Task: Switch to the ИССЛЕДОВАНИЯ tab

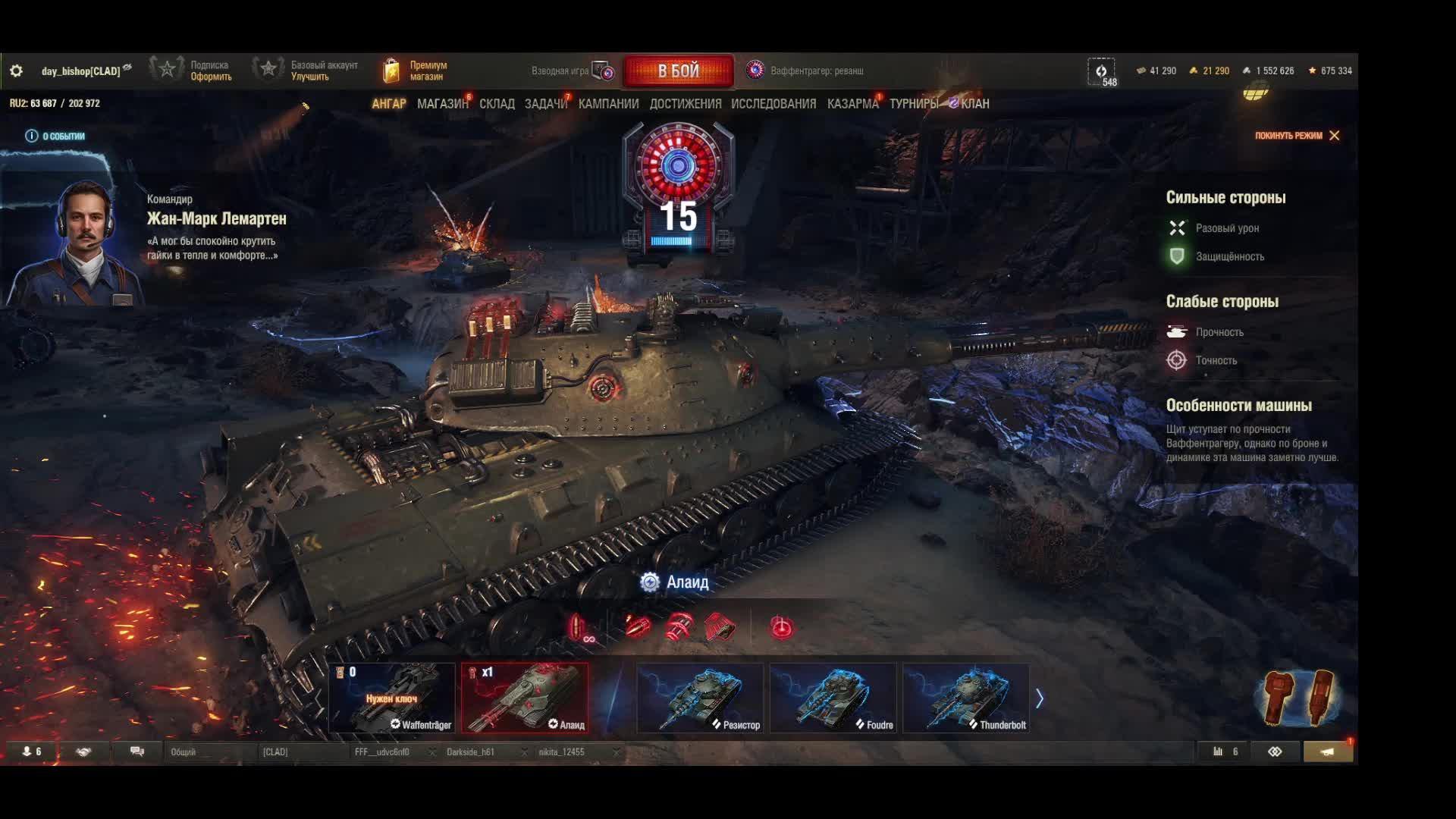Action: 773,104
